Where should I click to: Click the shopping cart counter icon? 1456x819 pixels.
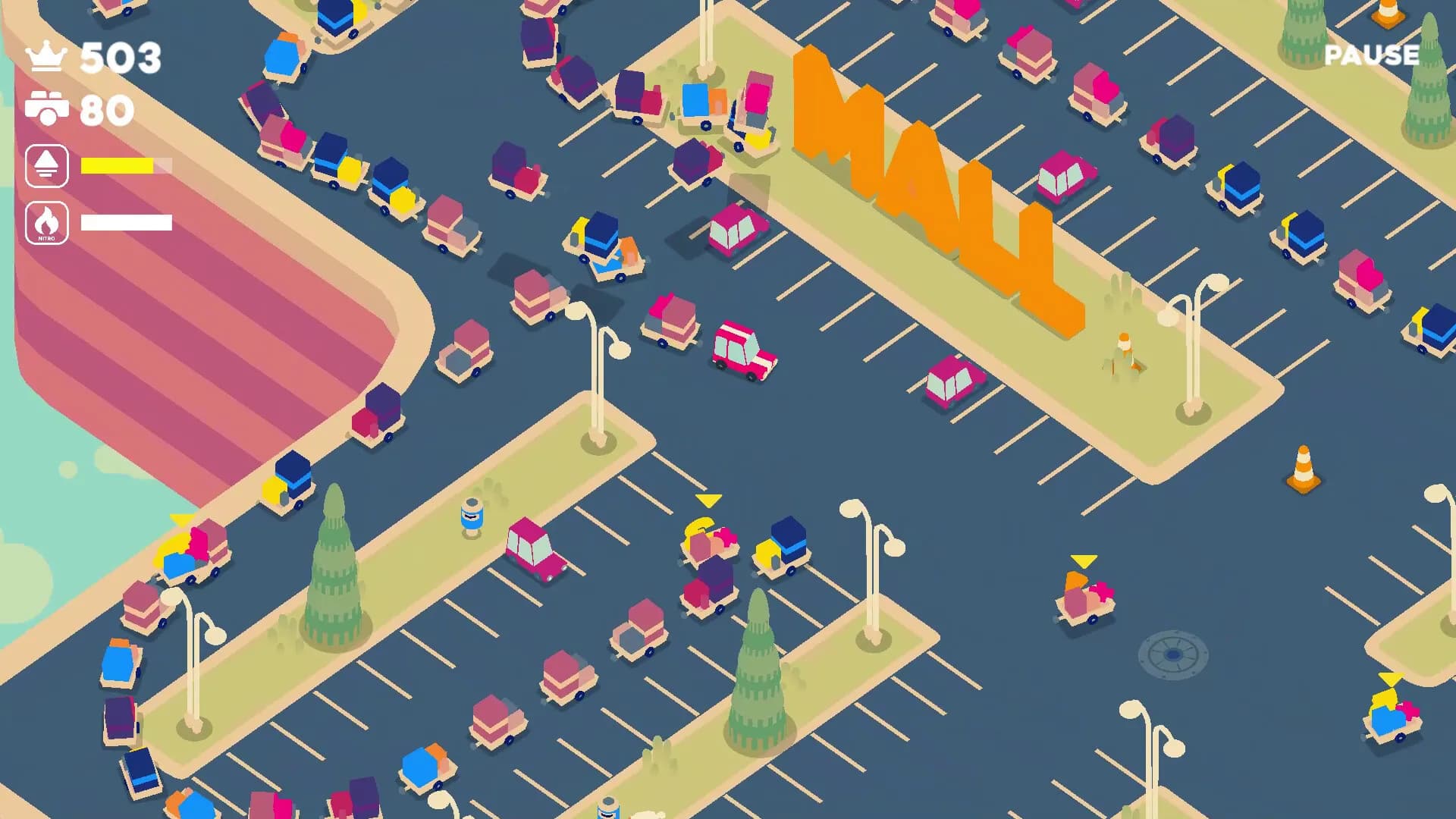[x=47, y=108]
